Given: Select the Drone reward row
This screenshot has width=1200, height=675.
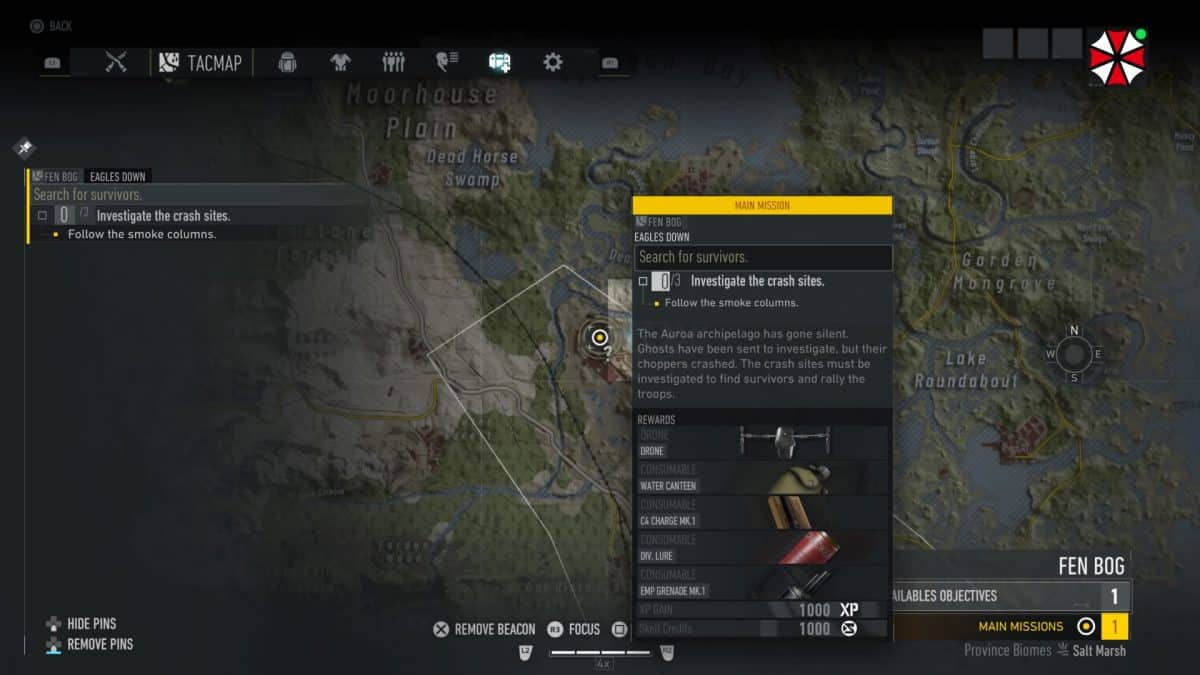Looking at the screenshot, I should (762, 443).
